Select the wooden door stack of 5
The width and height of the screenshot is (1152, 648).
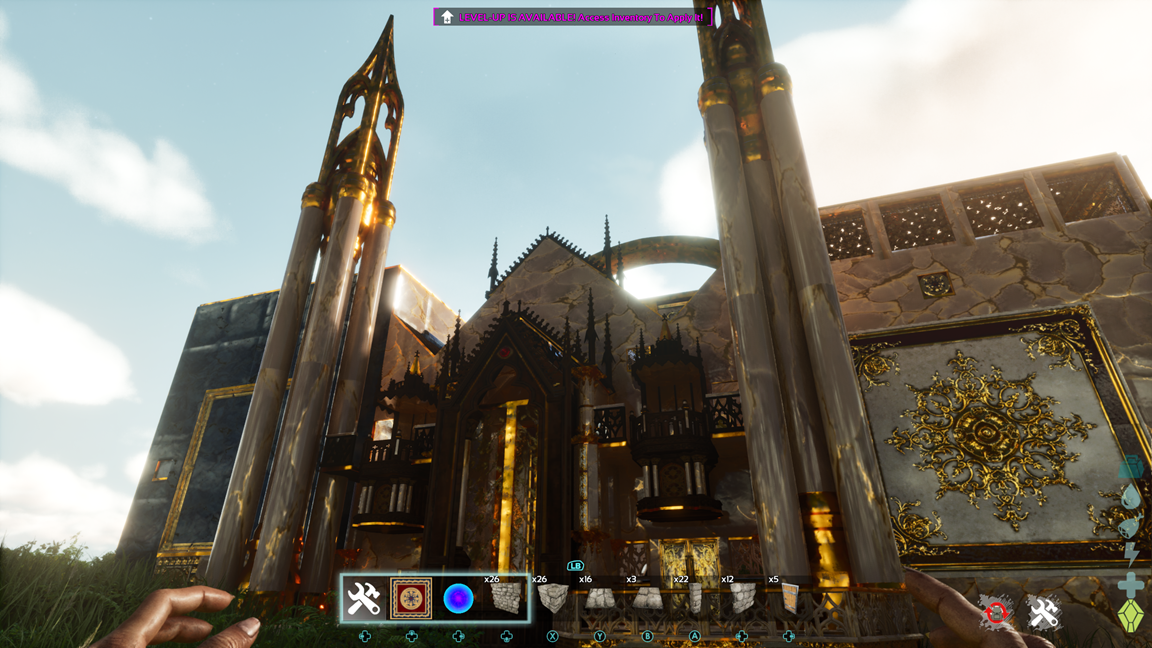click(789, 598)
